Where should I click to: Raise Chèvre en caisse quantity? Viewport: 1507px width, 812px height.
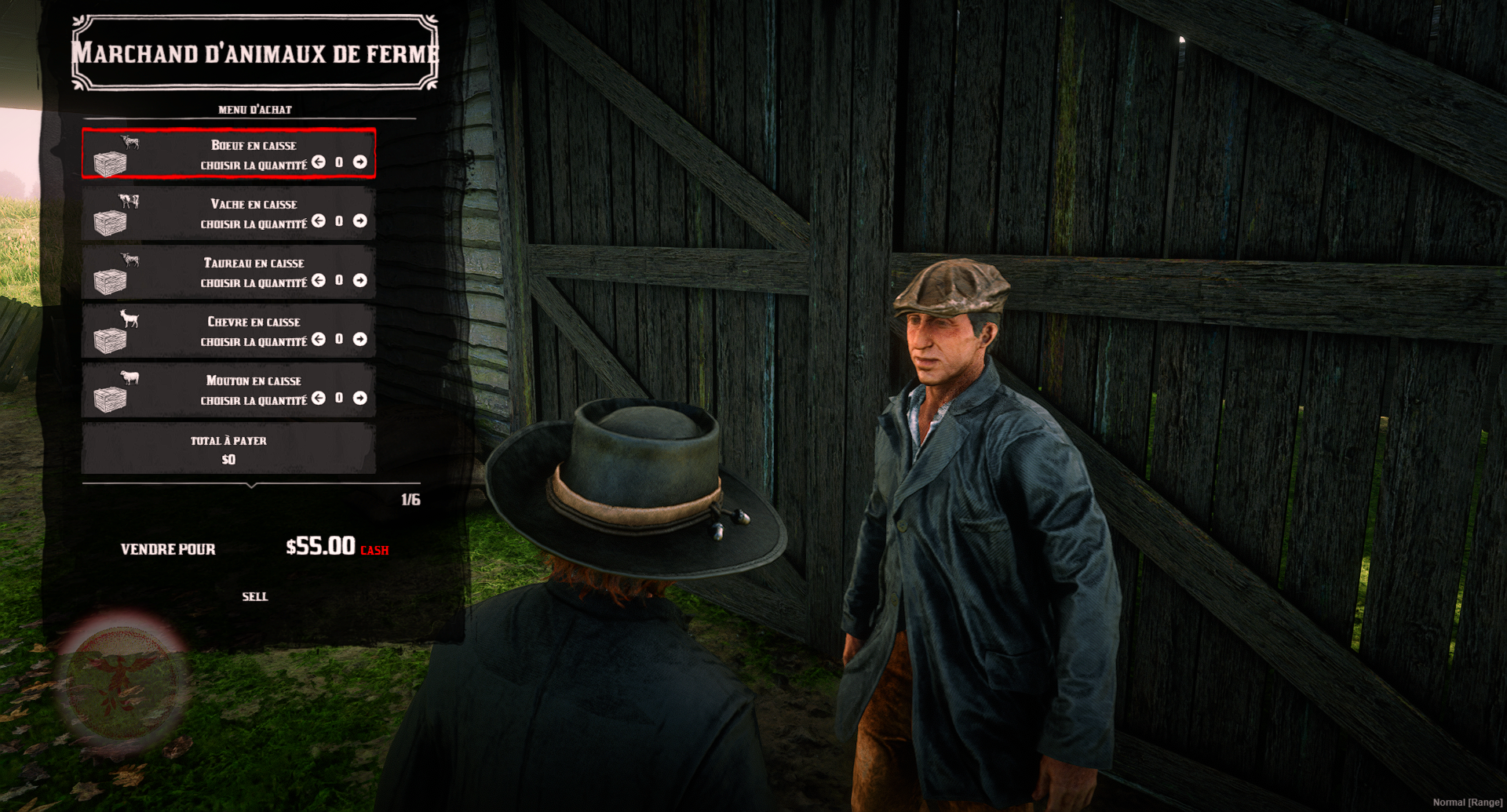(360, 339)
